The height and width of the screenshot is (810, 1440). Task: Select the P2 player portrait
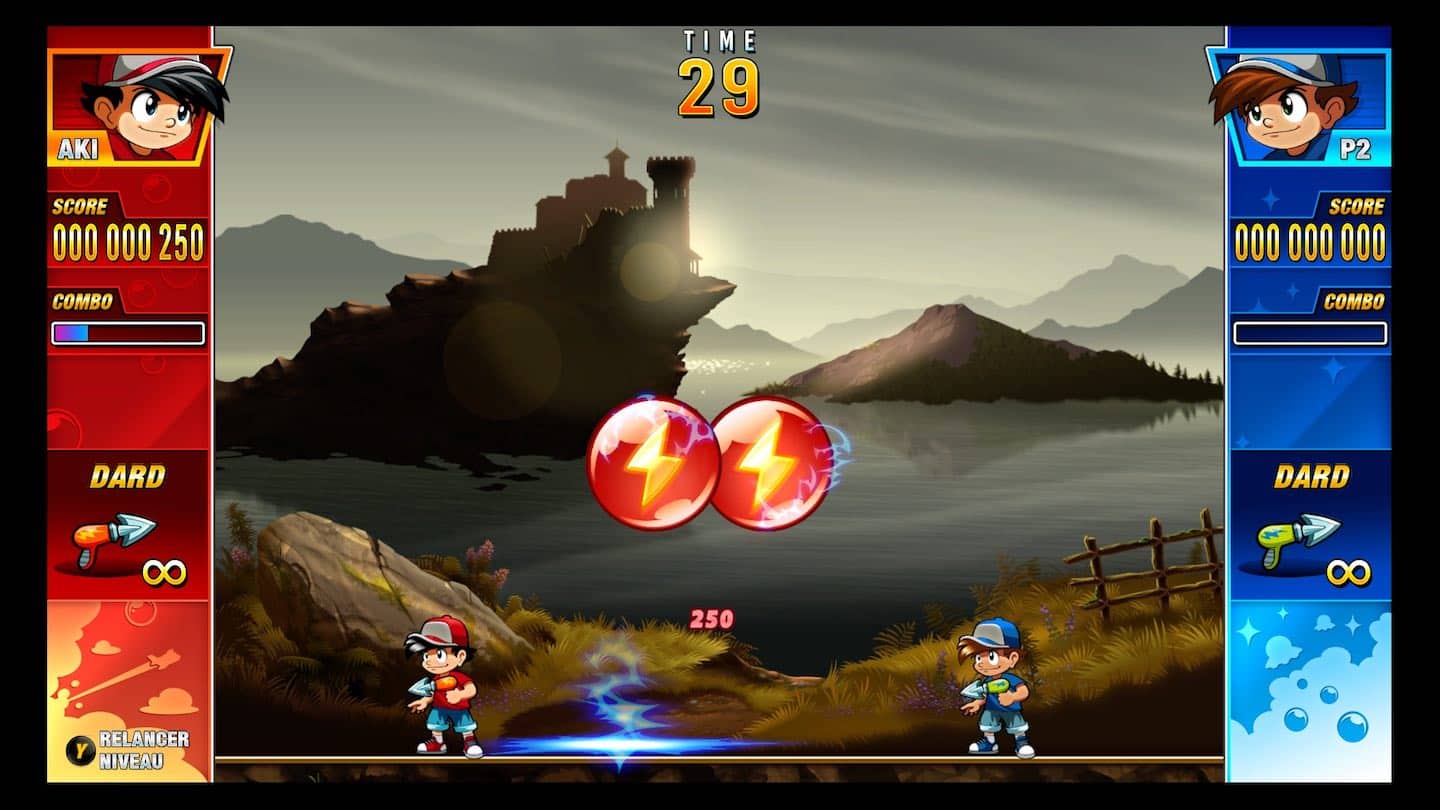point(1297,105)
